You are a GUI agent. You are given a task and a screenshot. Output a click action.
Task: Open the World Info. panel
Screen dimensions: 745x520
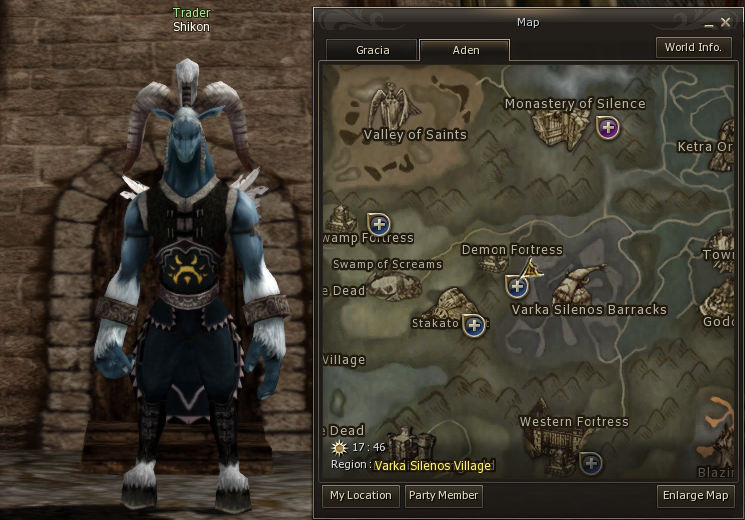[x=693, y=48]
